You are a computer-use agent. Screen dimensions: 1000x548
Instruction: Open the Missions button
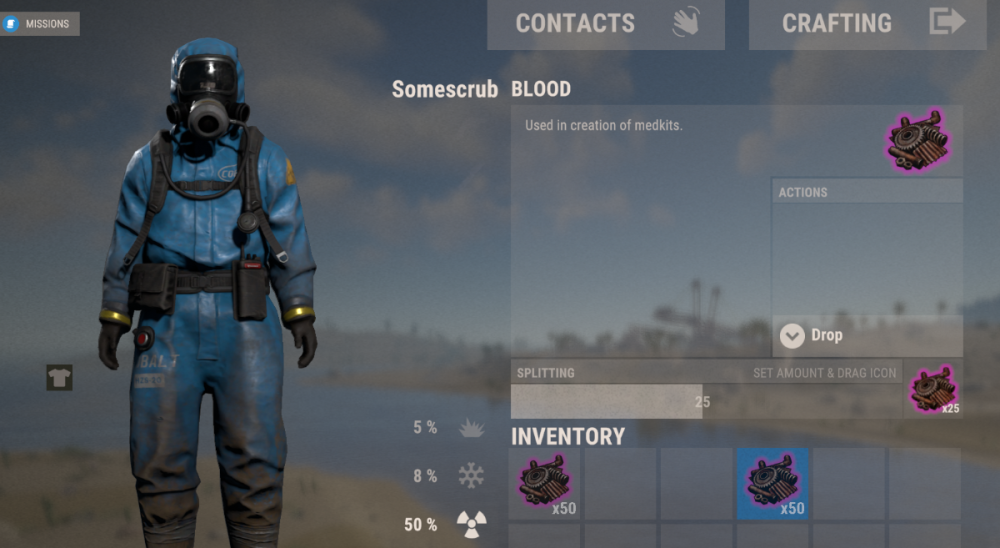[x=41, y=23]
